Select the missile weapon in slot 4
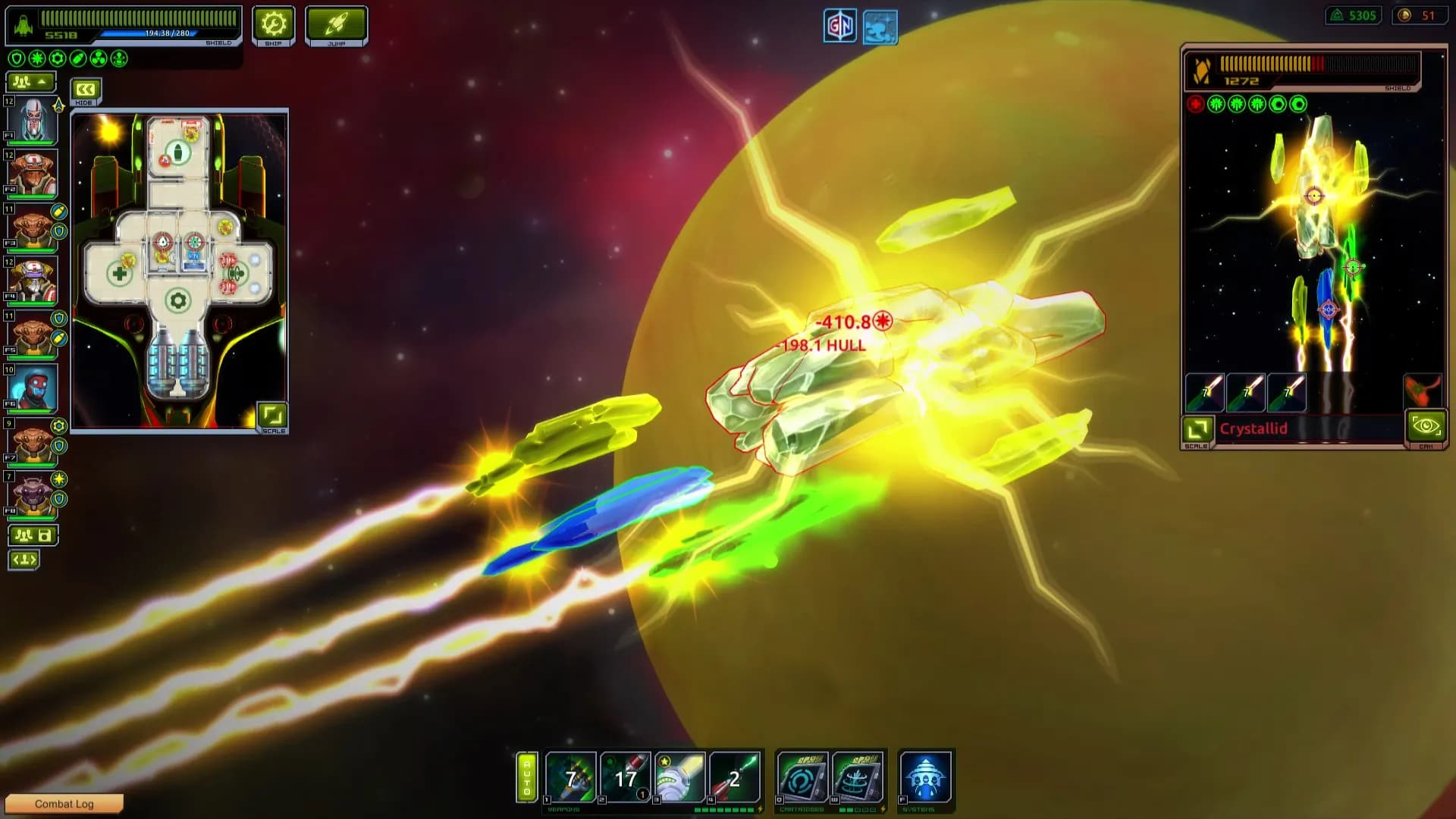 tap(734, 775)
